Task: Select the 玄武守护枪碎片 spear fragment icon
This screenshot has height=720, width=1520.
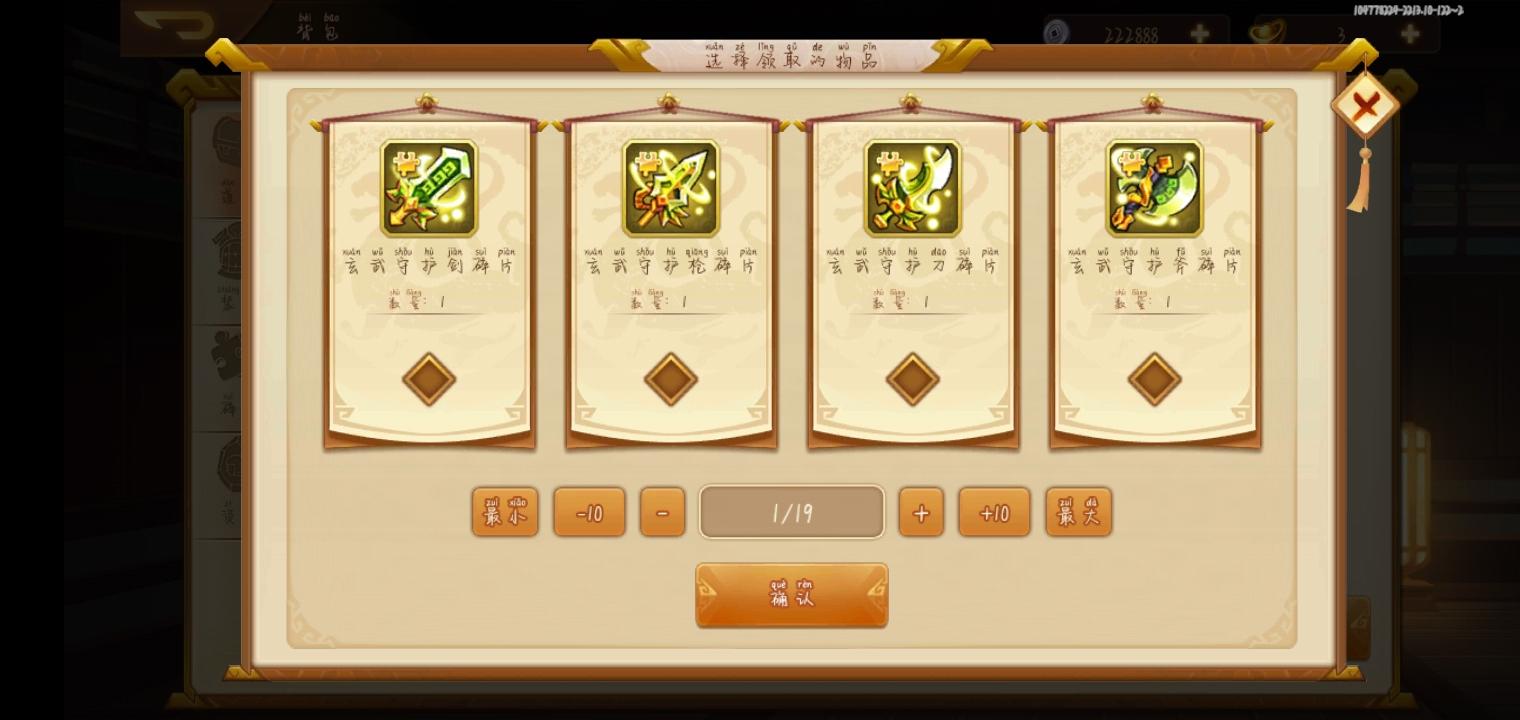Action: pyautogui.click(x=670, y=187)
